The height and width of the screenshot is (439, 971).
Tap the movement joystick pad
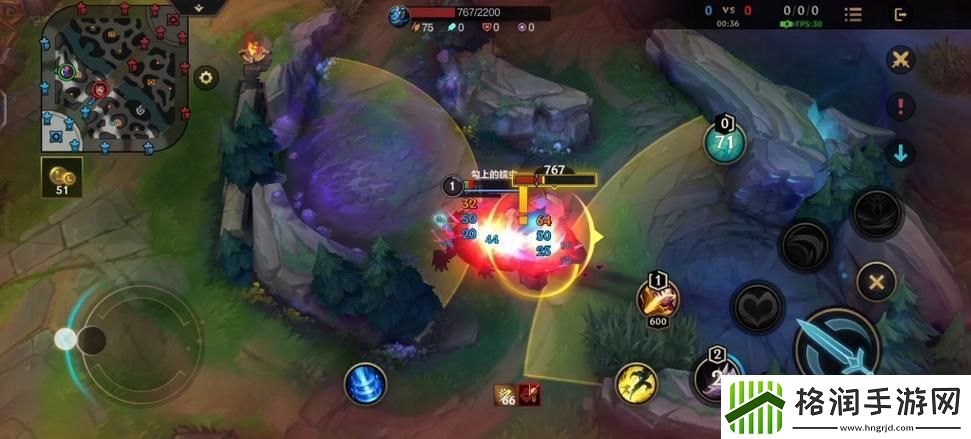[x=90, y=340]
